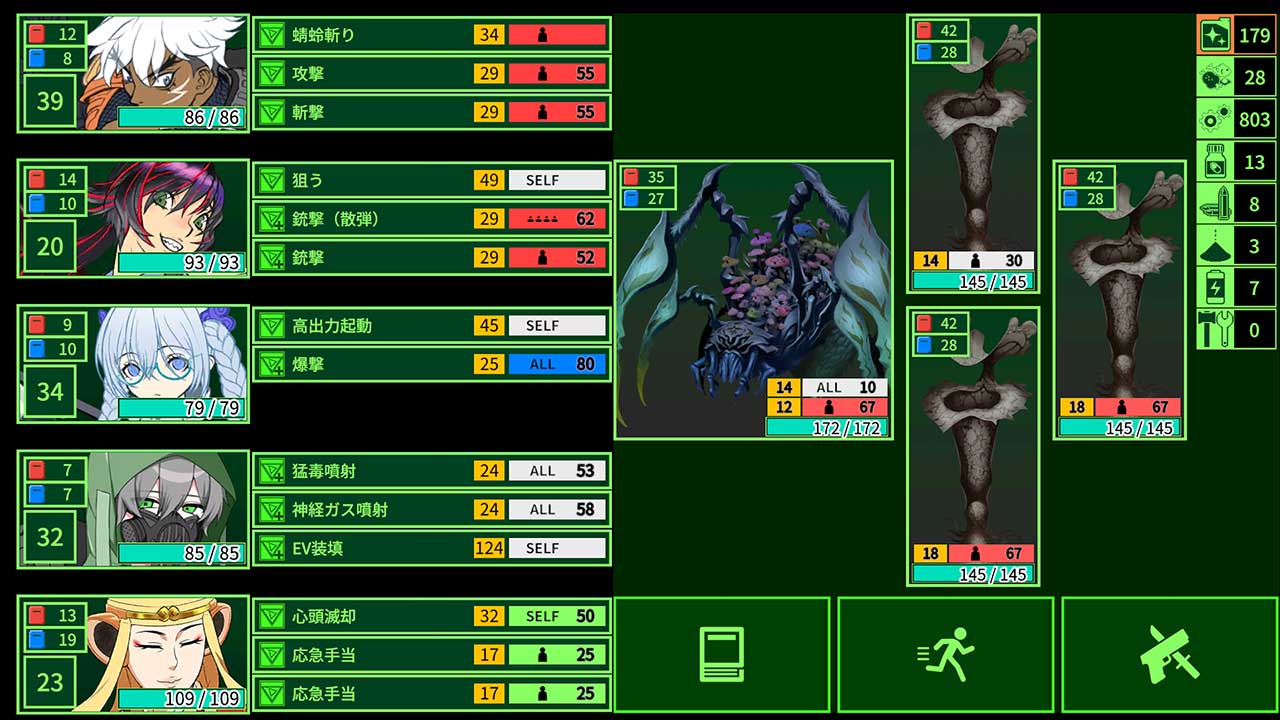Use the 蜻蛉斬り skill
The width and height of the screenshot is (1280, 720).
tap(430, 34)
